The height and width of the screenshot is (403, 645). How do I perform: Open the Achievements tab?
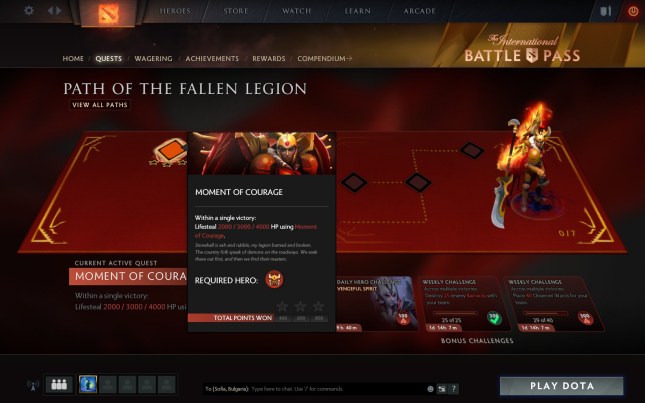(x=212, y=59)
